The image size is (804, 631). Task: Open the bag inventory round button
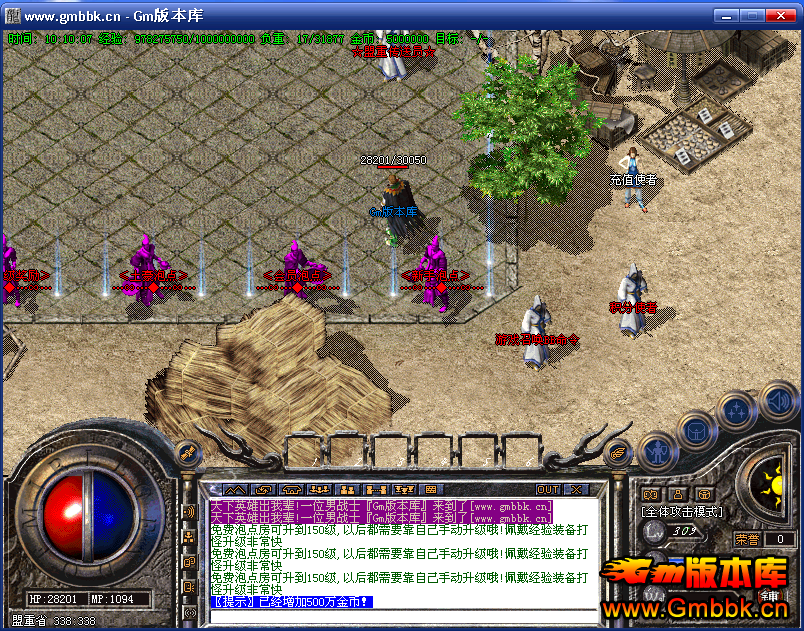(x=696, y=429)
